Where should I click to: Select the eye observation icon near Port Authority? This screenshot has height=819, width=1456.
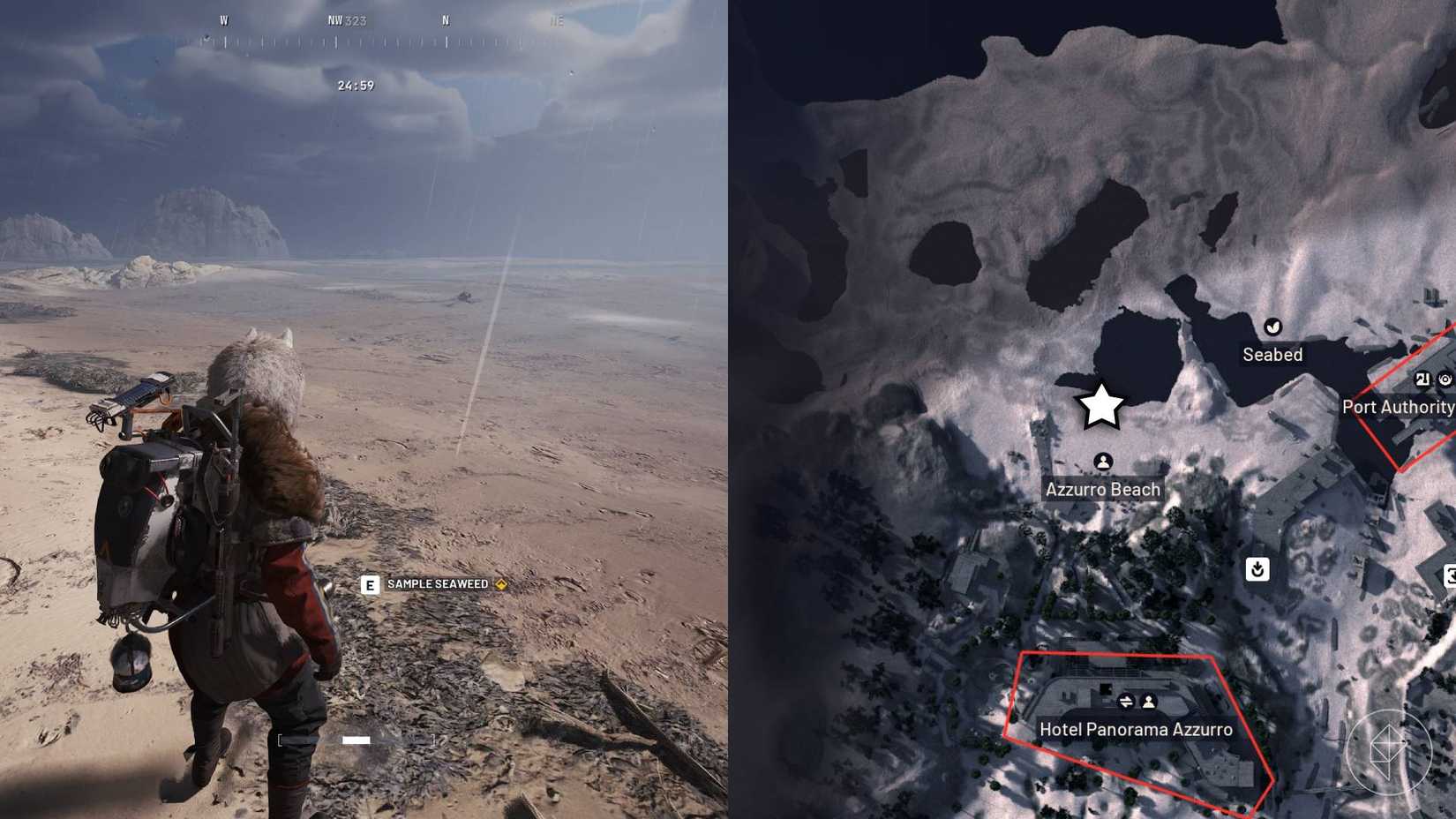point(1445,380)
